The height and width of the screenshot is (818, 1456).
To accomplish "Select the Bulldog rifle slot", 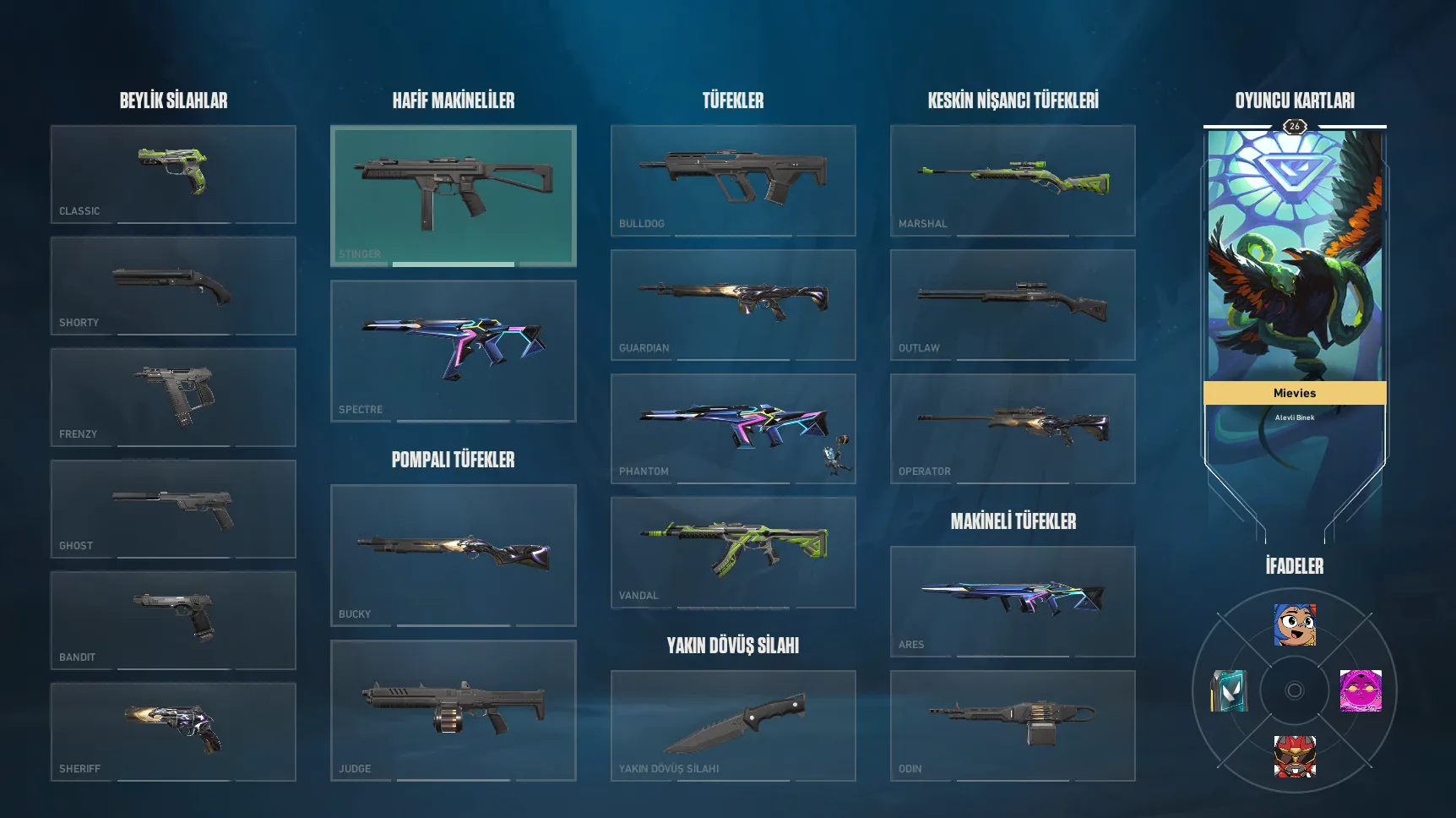I will tap(733, 181).
